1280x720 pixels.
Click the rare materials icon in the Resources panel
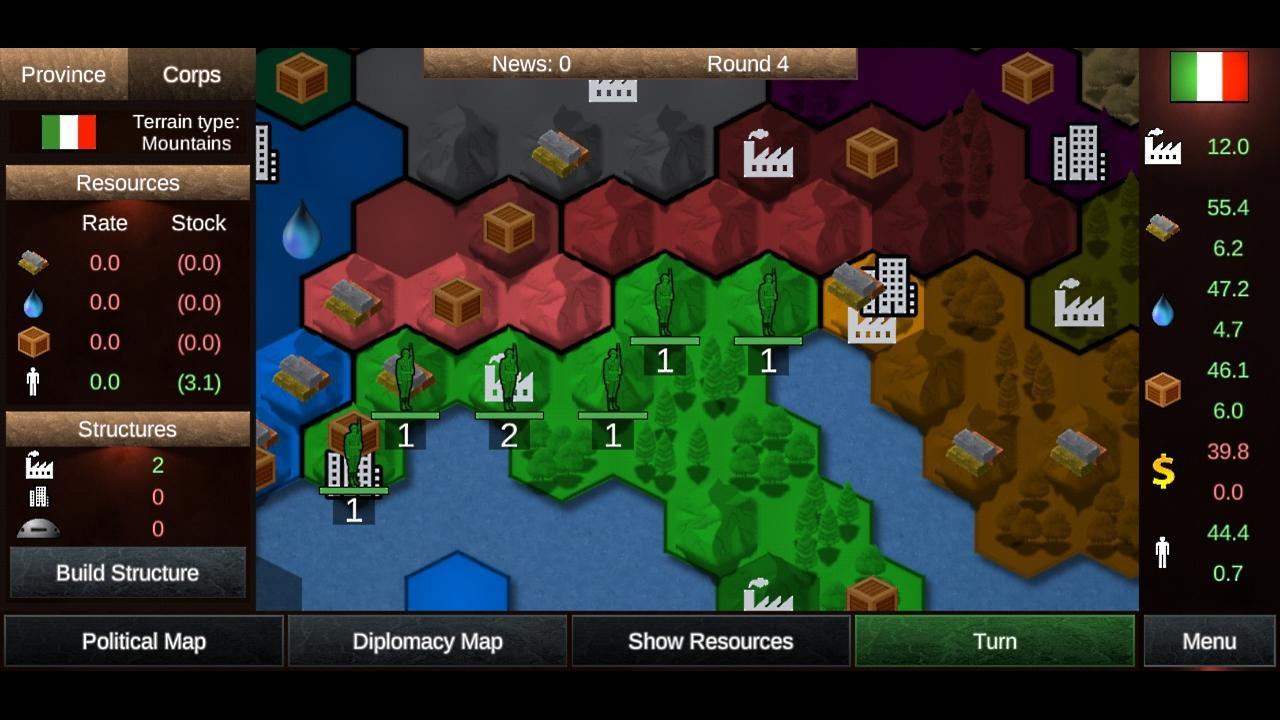[x=31, y=262]
